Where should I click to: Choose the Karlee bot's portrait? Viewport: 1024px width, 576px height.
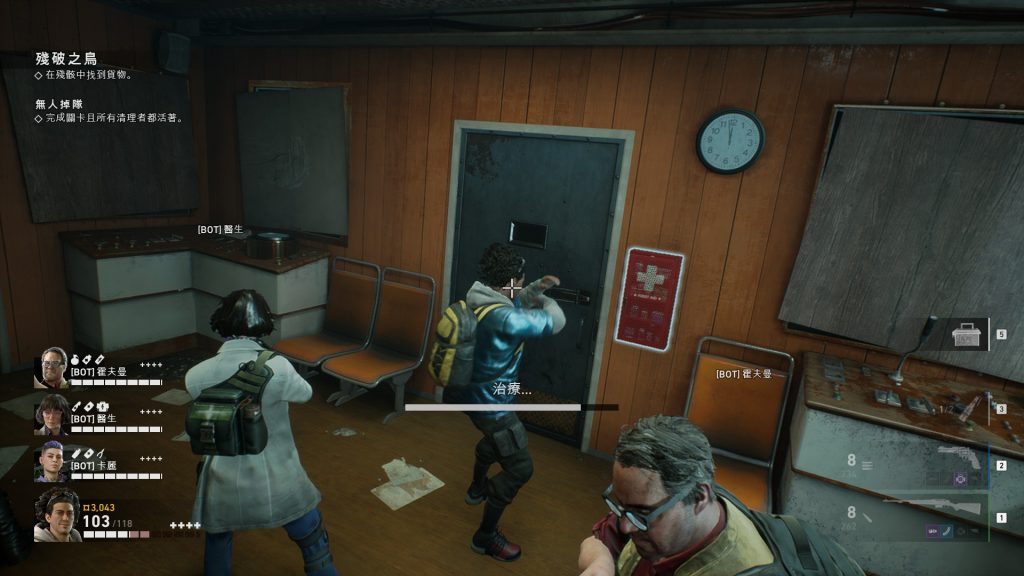tap(51, 461)
